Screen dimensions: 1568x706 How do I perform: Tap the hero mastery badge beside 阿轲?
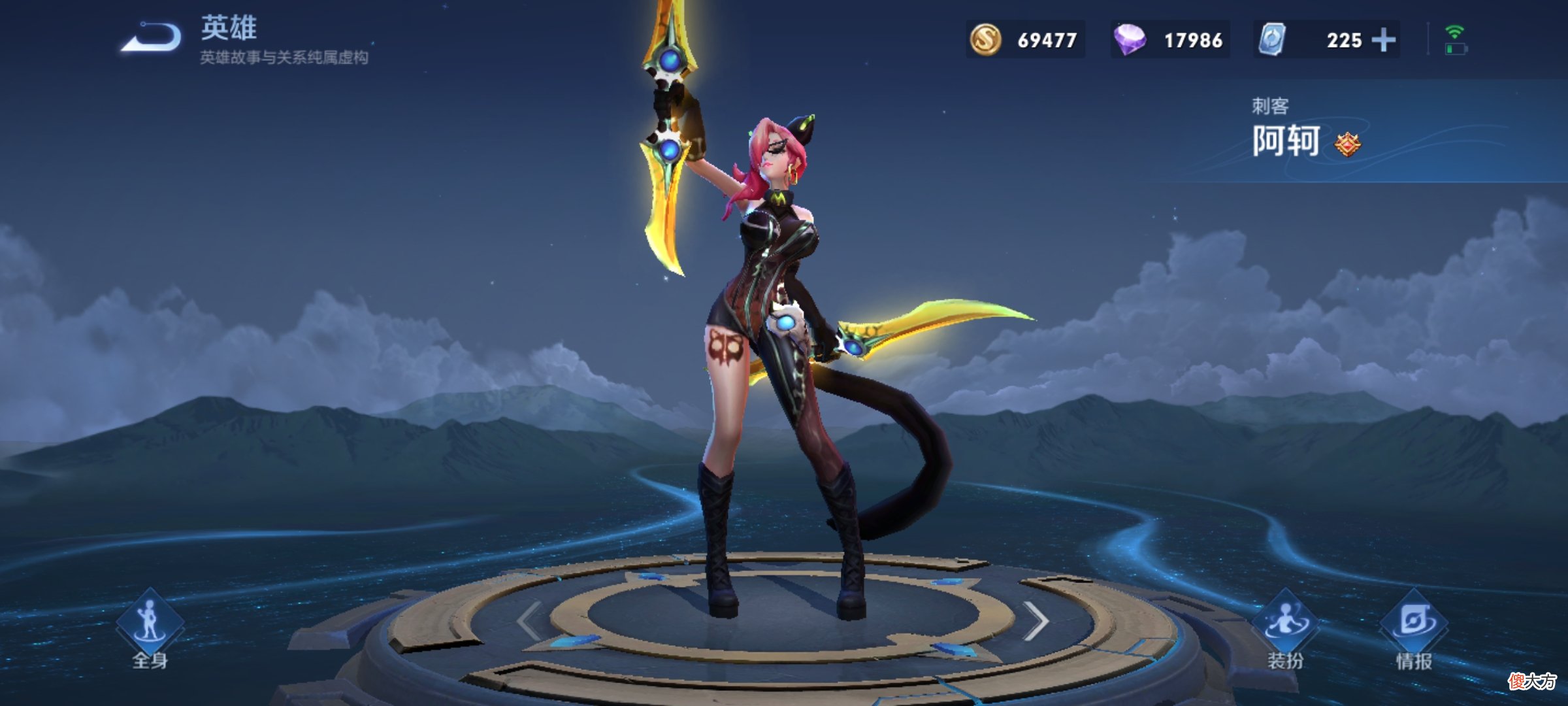click(1348, 144)
